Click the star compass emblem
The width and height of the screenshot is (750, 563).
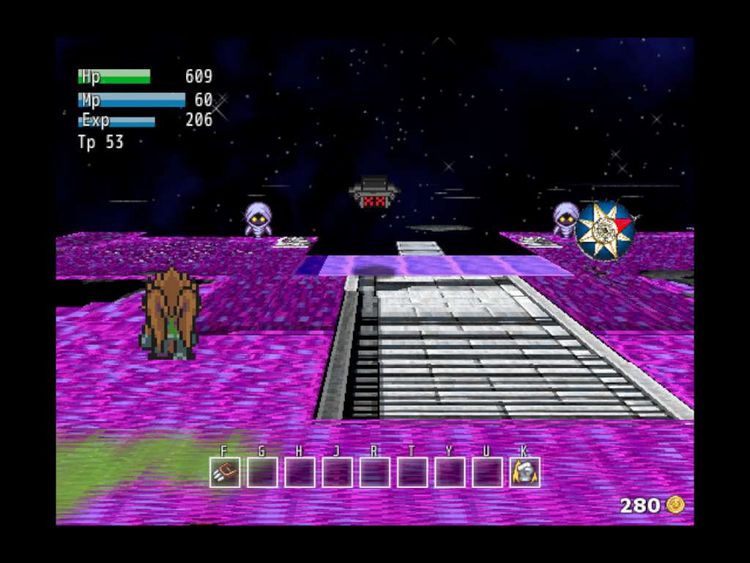(605, 229)
